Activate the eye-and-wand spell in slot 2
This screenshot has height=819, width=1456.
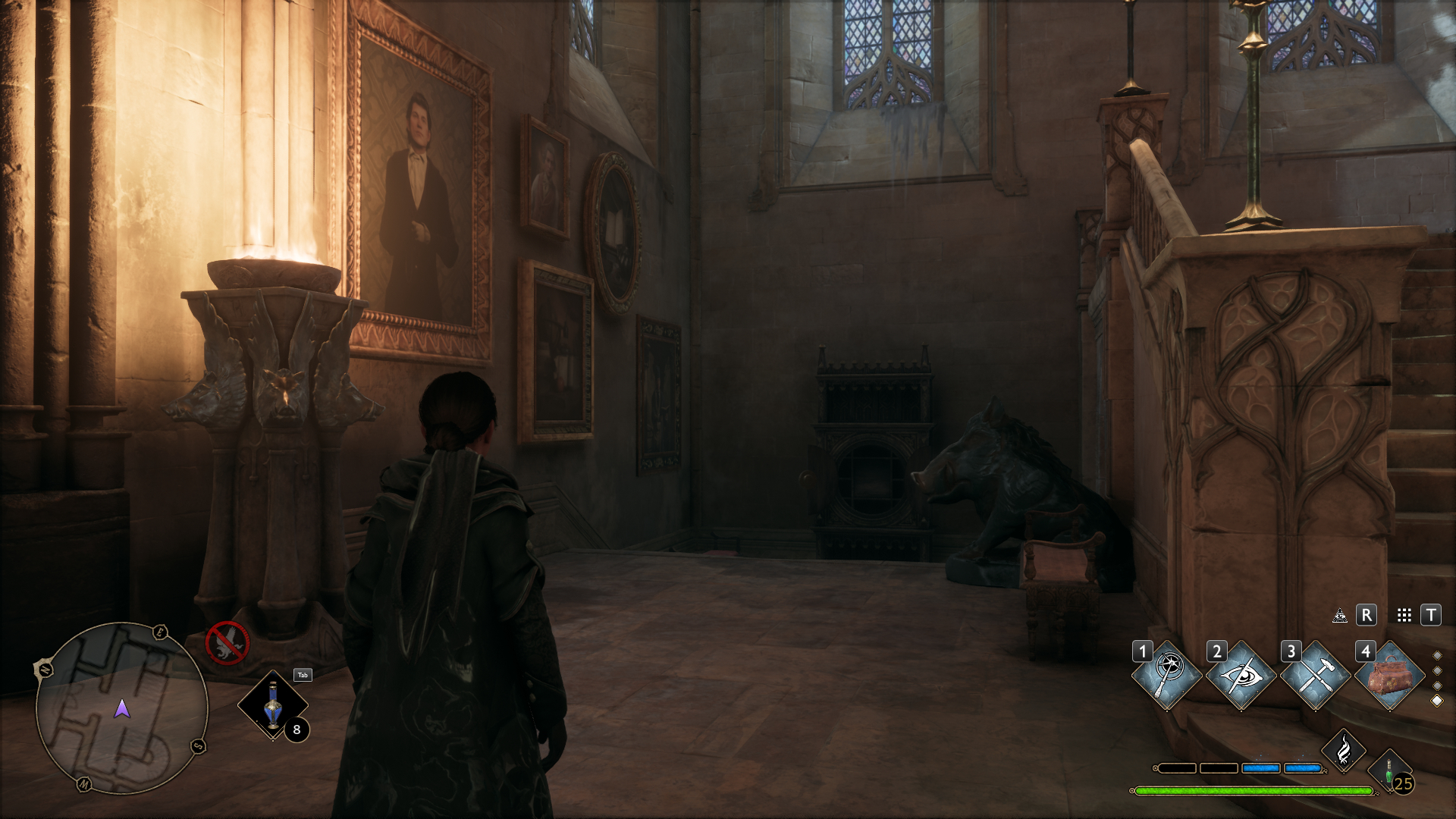pos(1241,675)
